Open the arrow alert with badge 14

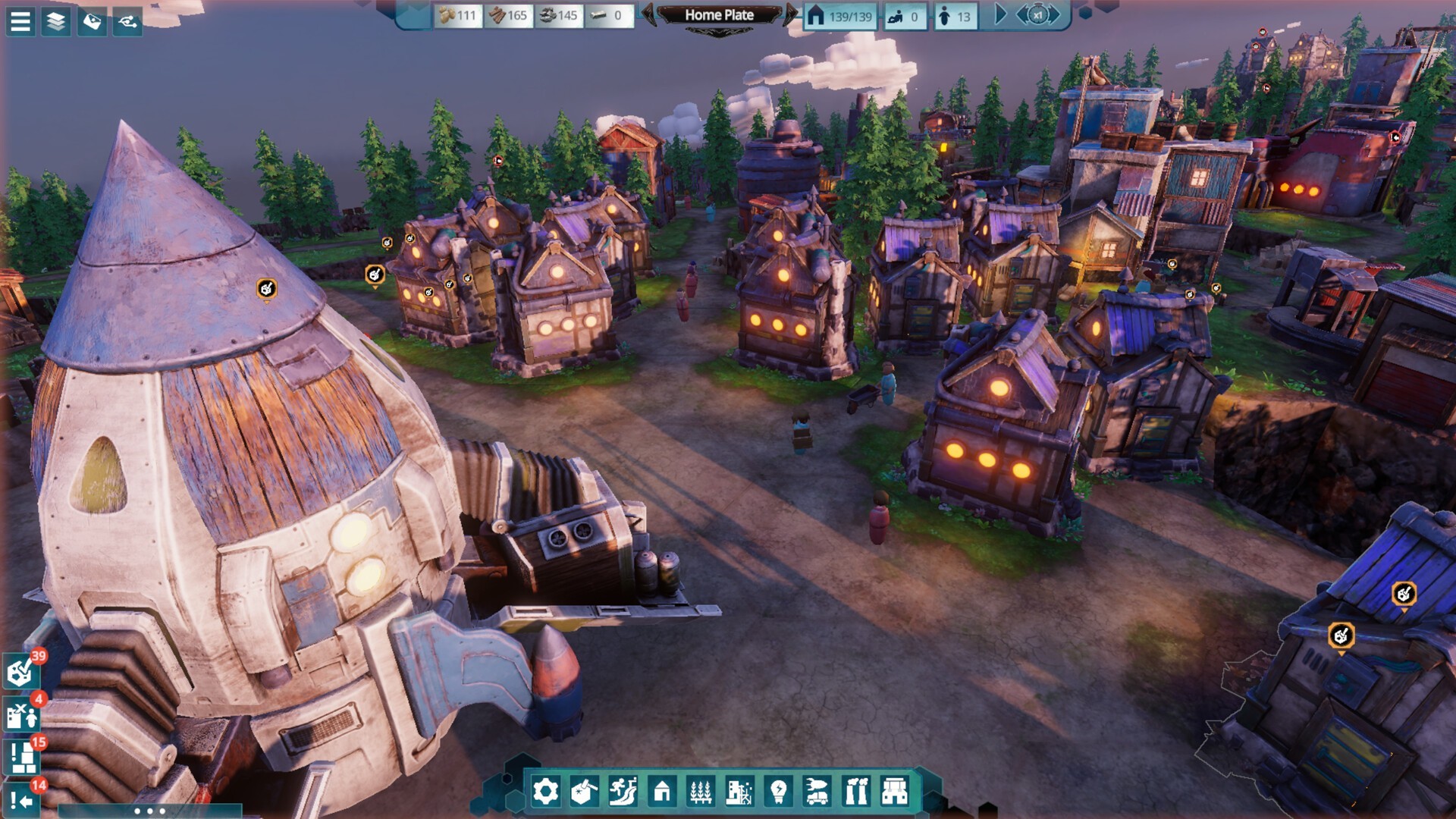pos(22,799)
